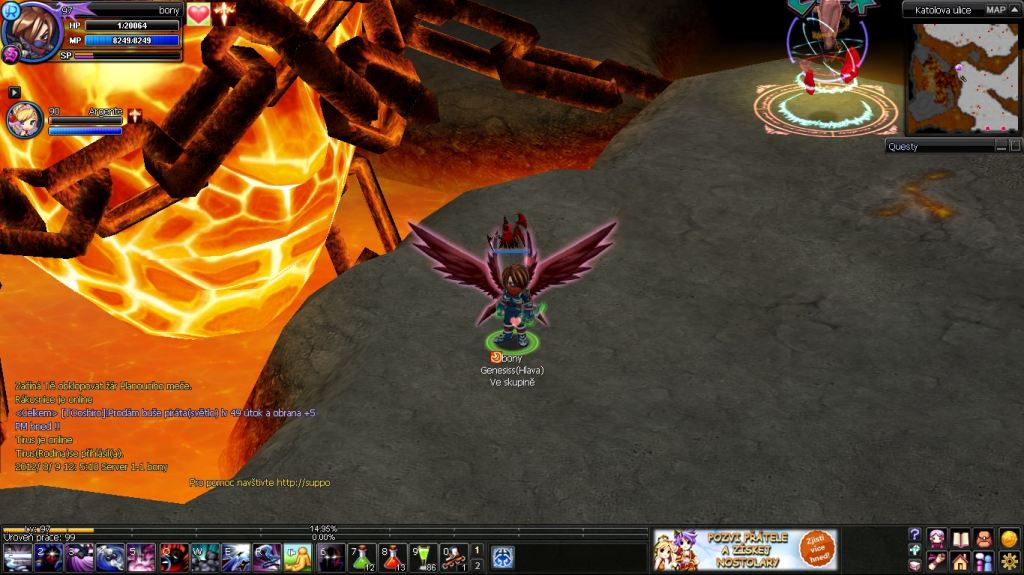
Task: Select party member Argante's portrait
Action: tap(24, 120)
